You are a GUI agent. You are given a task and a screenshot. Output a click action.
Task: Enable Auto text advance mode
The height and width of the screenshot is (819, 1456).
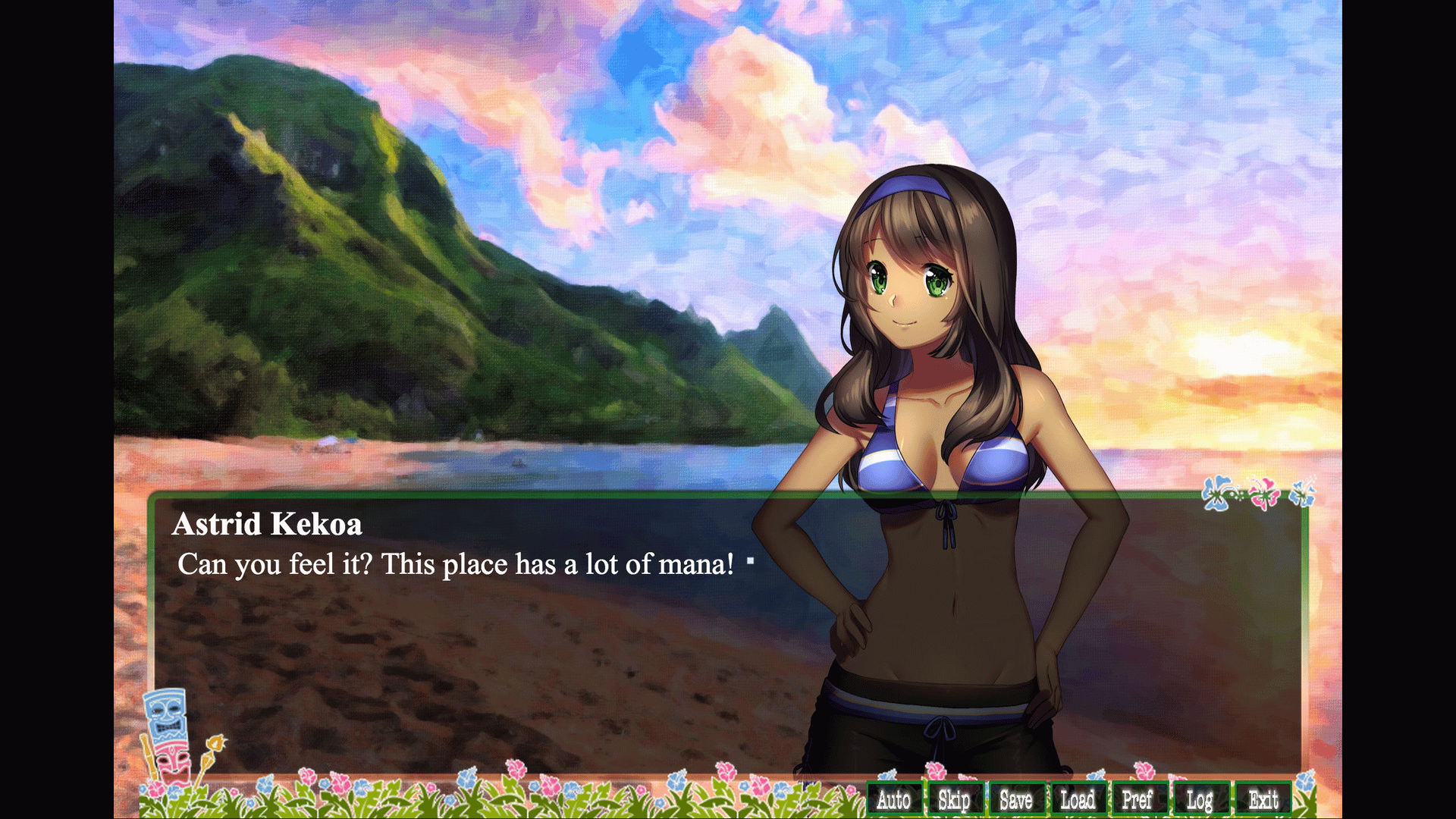pyautogui.click(x=894, y=799)
